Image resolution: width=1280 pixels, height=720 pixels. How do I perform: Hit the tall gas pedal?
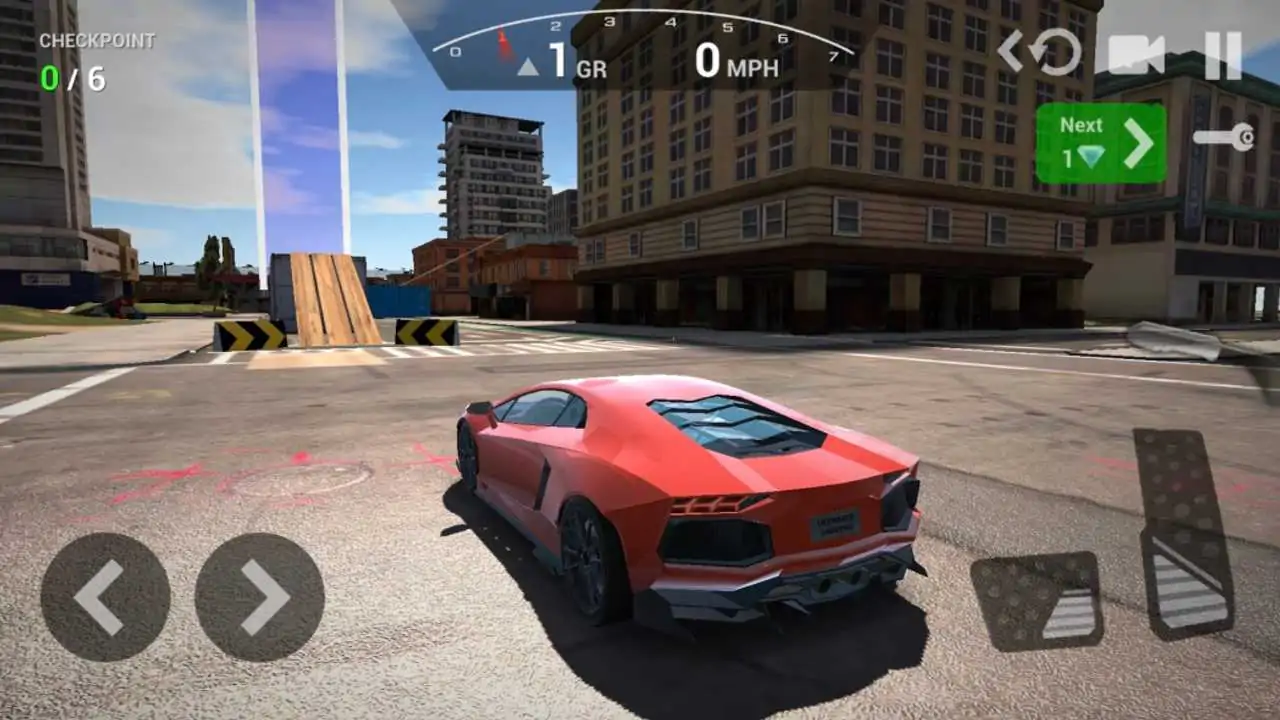point(1185,533)
